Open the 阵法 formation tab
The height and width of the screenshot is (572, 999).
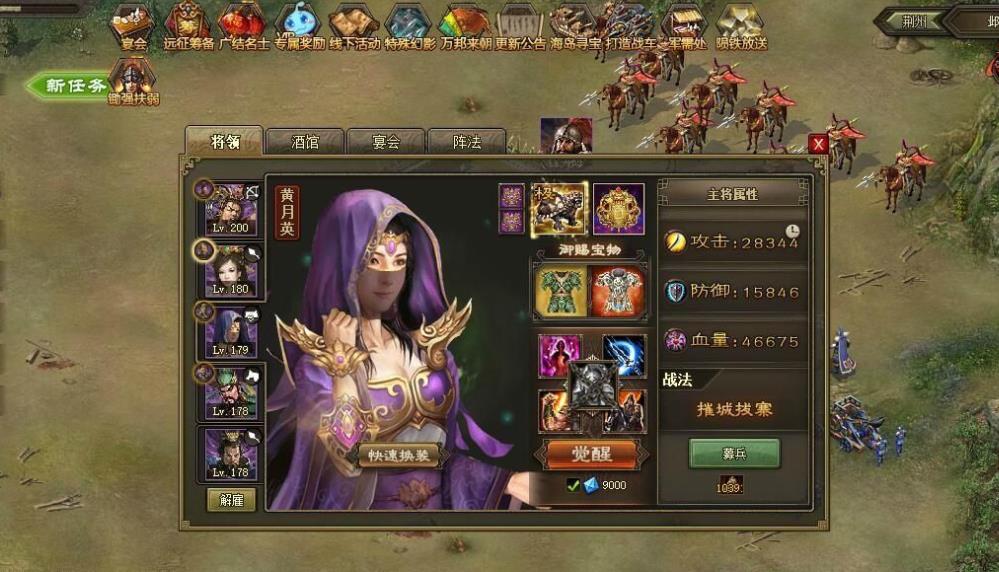[x=466, y=142]
